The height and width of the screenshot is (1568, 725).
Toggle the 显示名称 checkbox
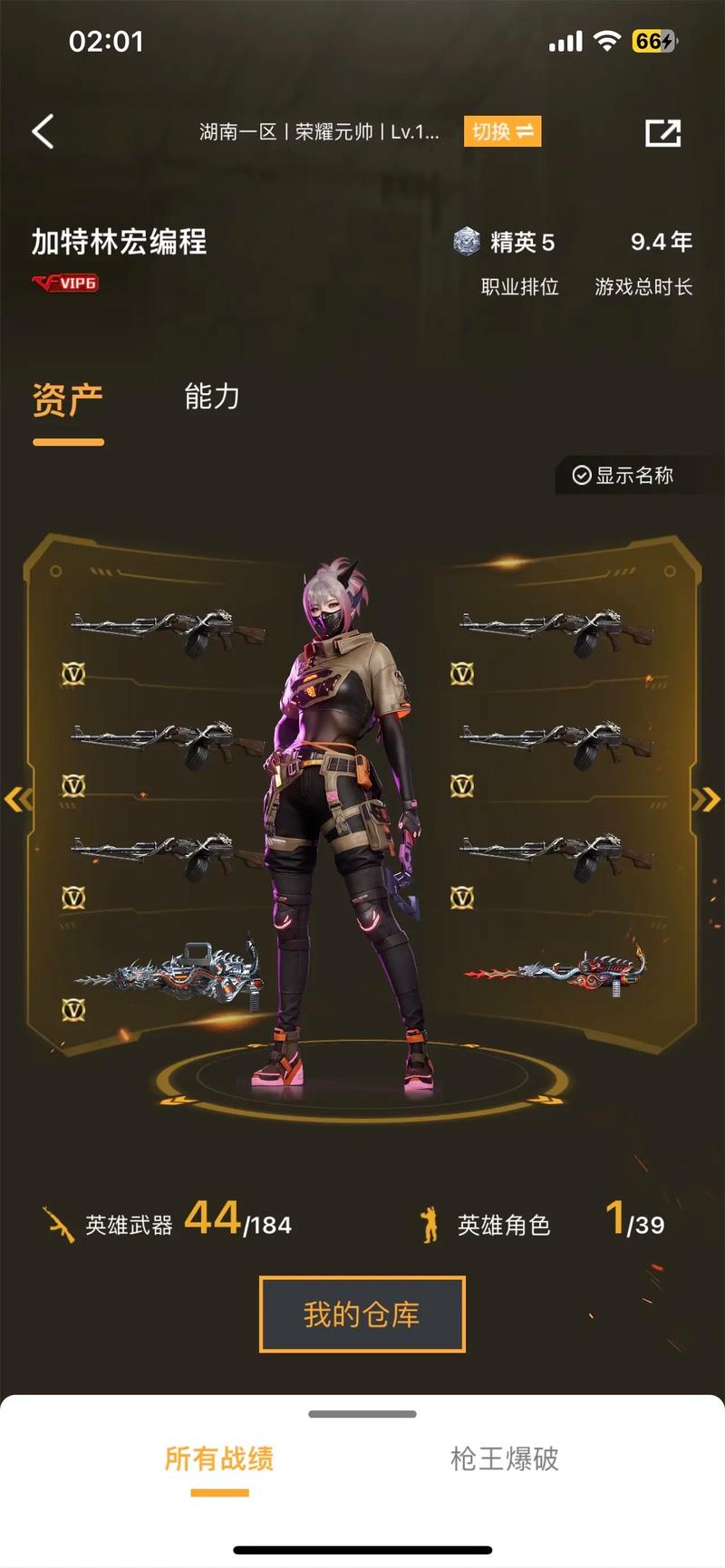point(623,476)
